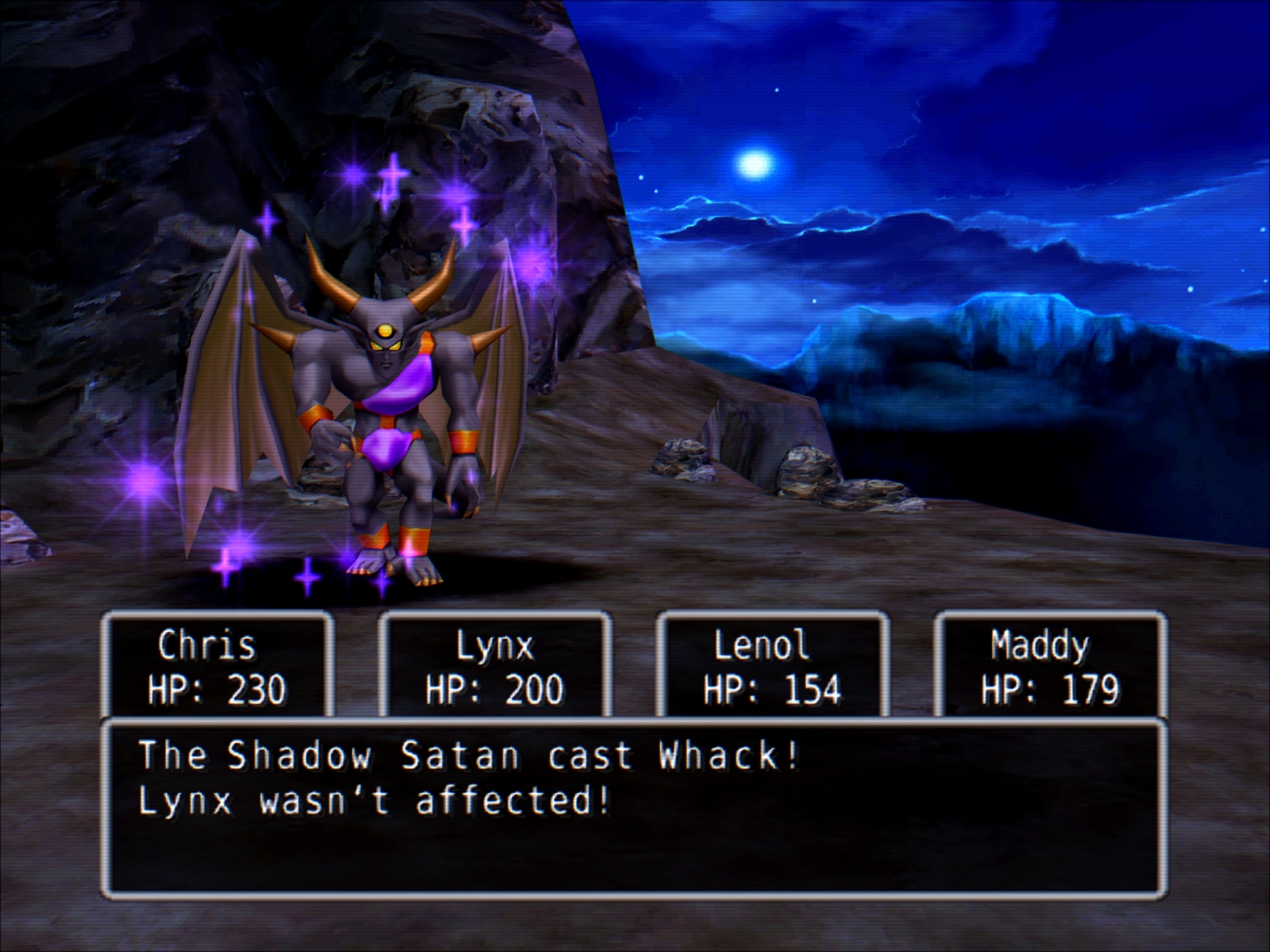Select Chris's party status panel
Viewport: 1270px width, 952px height.
click(x=217, y=667)
